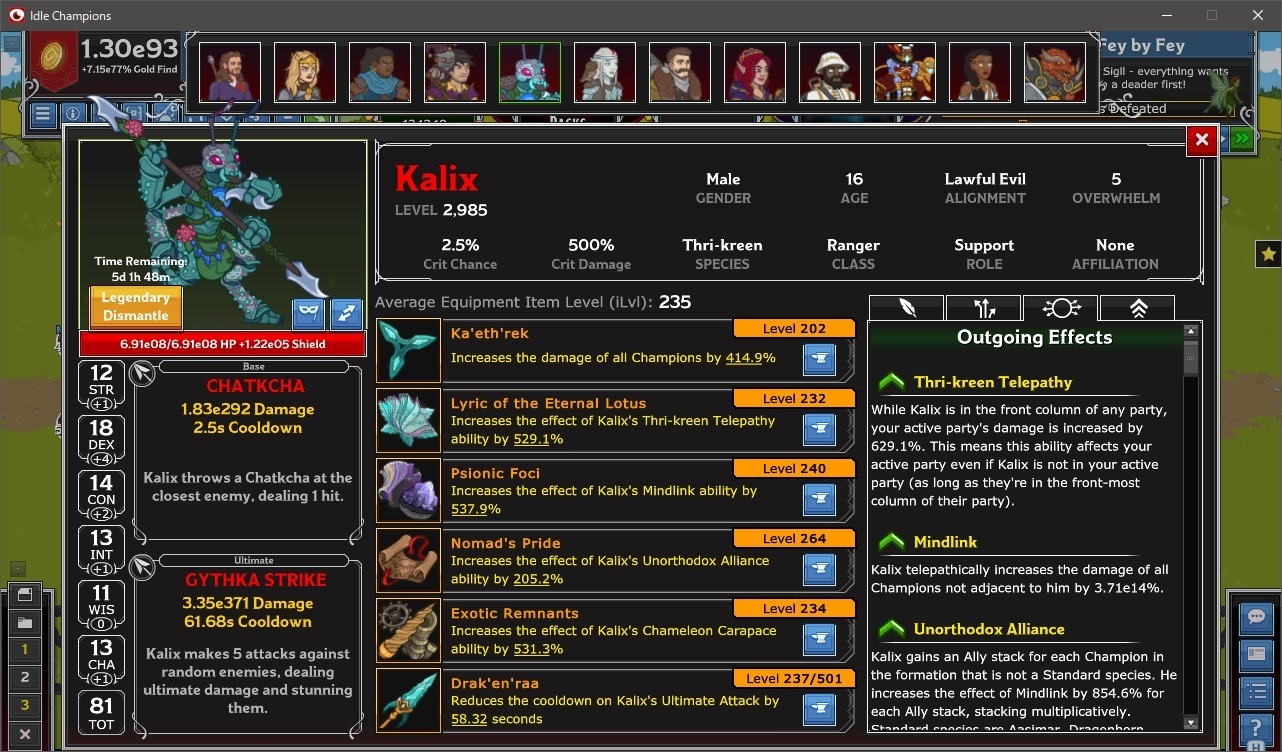Open the mask skins button
This screenshot has height=752, width=1282.
pos(308,314)
